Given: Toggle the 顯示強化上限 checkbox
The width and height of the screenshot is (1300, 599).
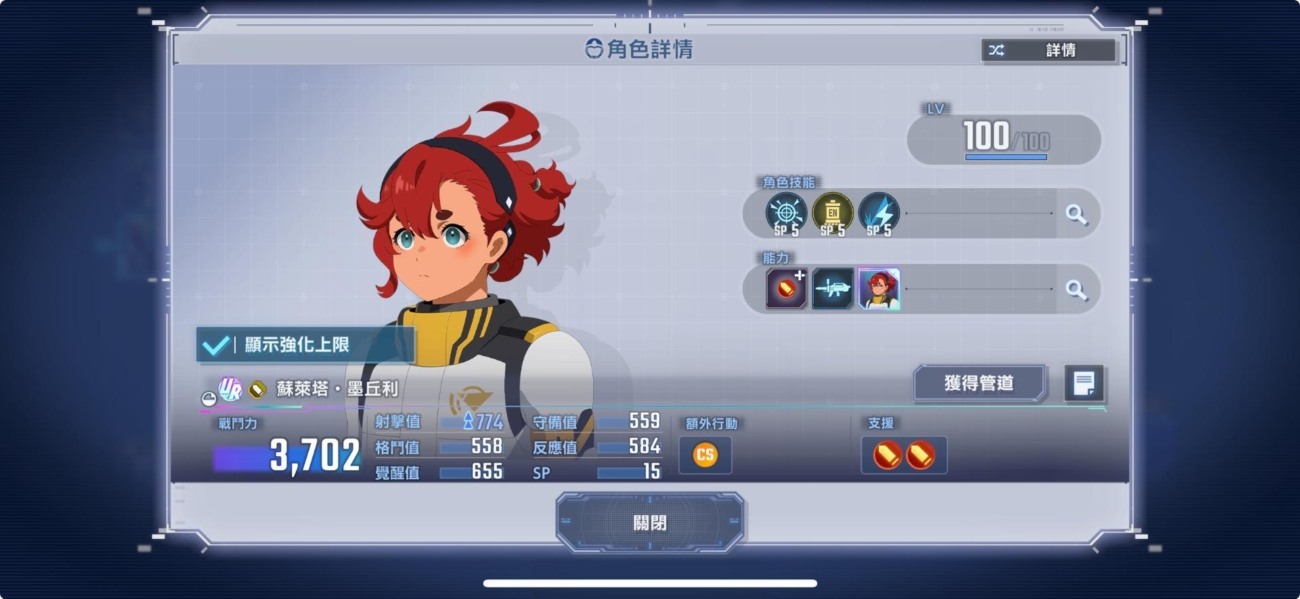Looking at the screenshot, I should (216, 345).
